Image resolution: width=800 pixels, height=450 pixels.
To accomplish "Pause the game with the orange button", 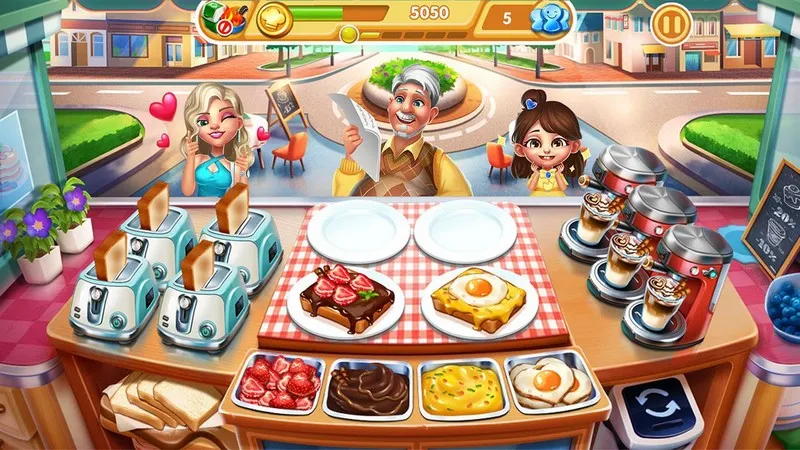I will [668, 21].
